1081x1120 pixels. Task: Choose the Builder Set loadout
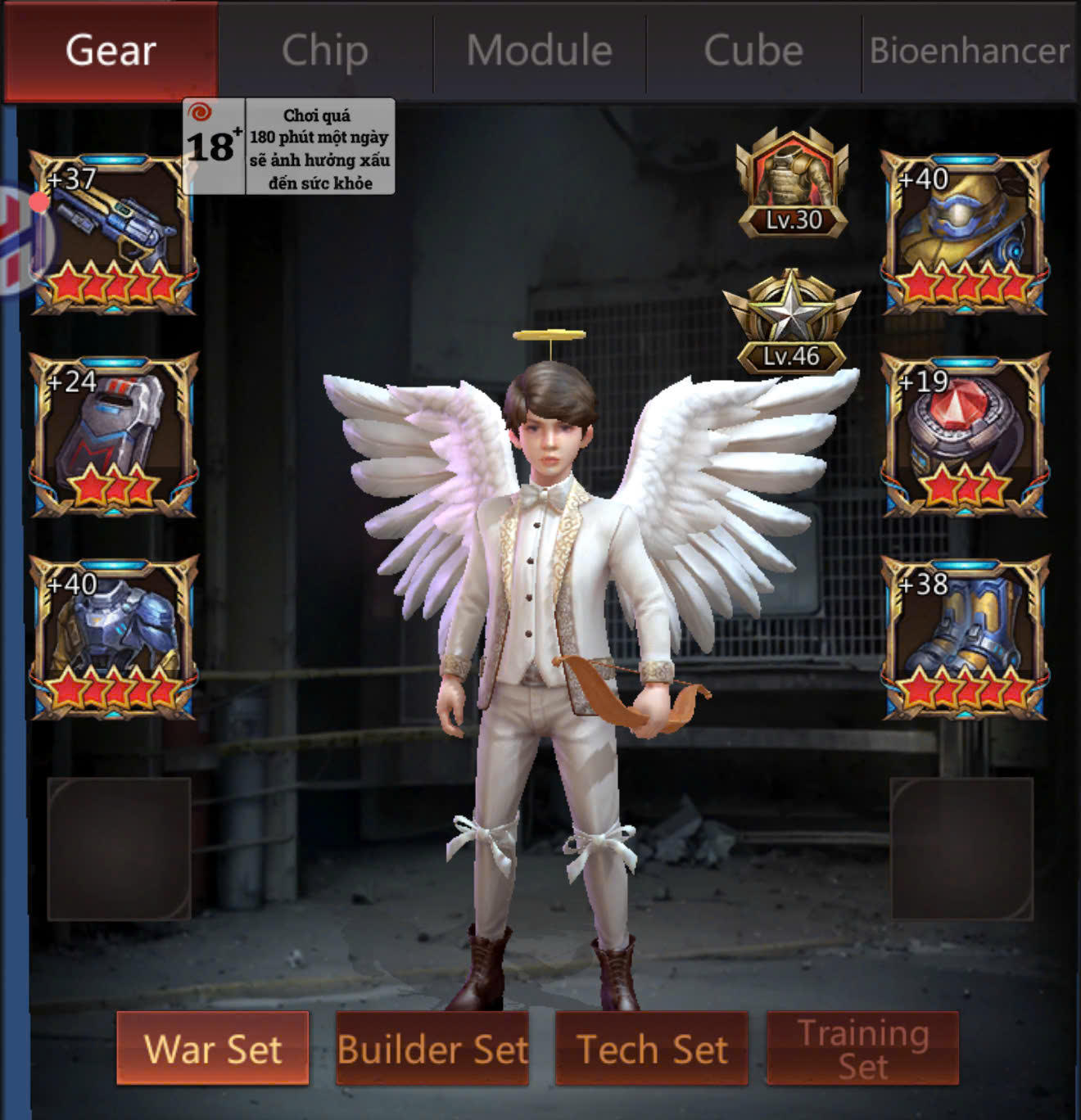tap(432, 1049)
